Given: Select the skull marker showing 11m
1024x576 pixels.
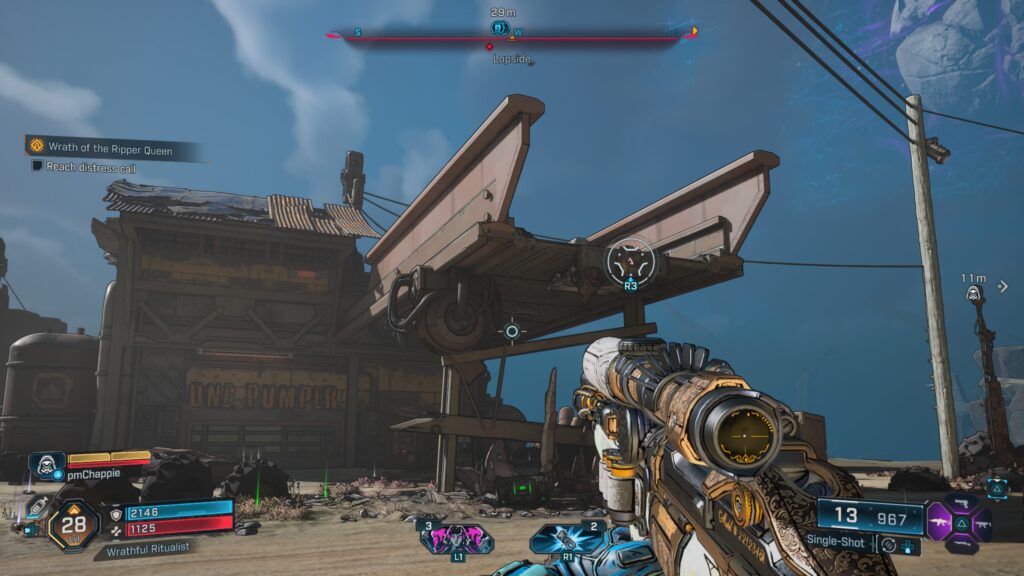Looking at the screenshot, I should (x=973, y=294).
